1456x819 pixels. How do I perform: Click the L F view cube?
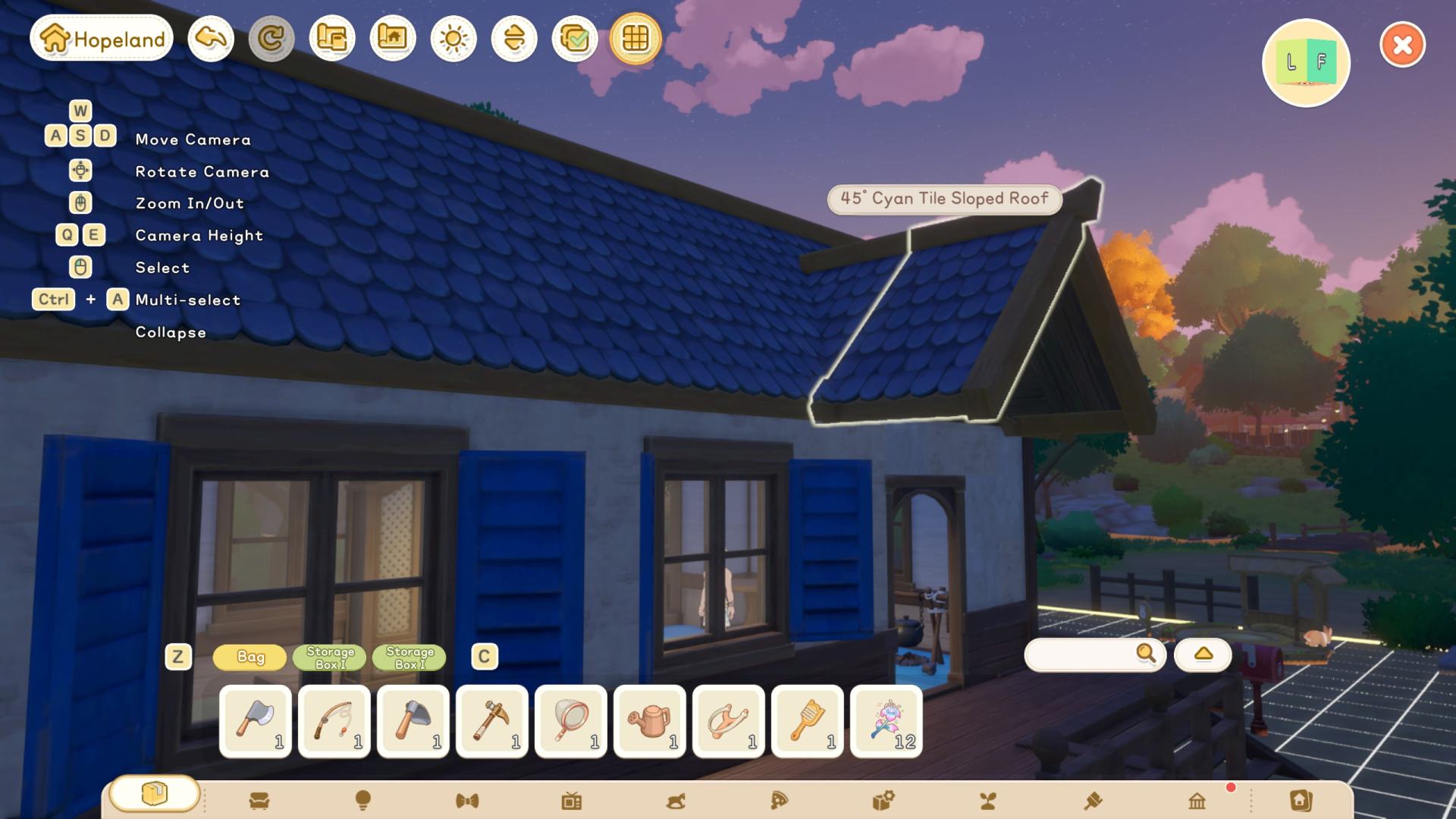pos(1306,63)
